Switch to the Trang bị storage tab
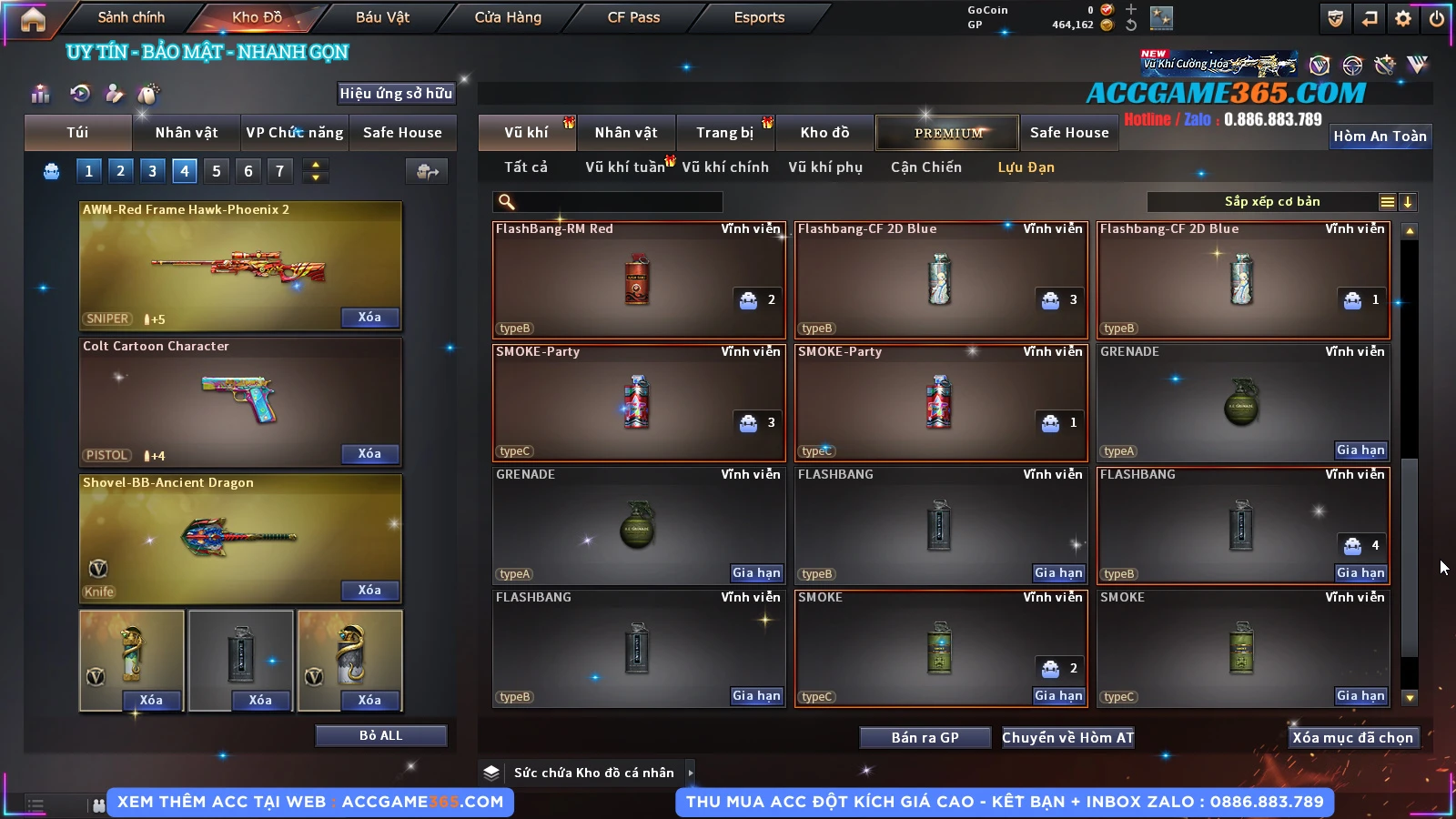The width and height of the screenshot is (1456, 819). (724, 133)
